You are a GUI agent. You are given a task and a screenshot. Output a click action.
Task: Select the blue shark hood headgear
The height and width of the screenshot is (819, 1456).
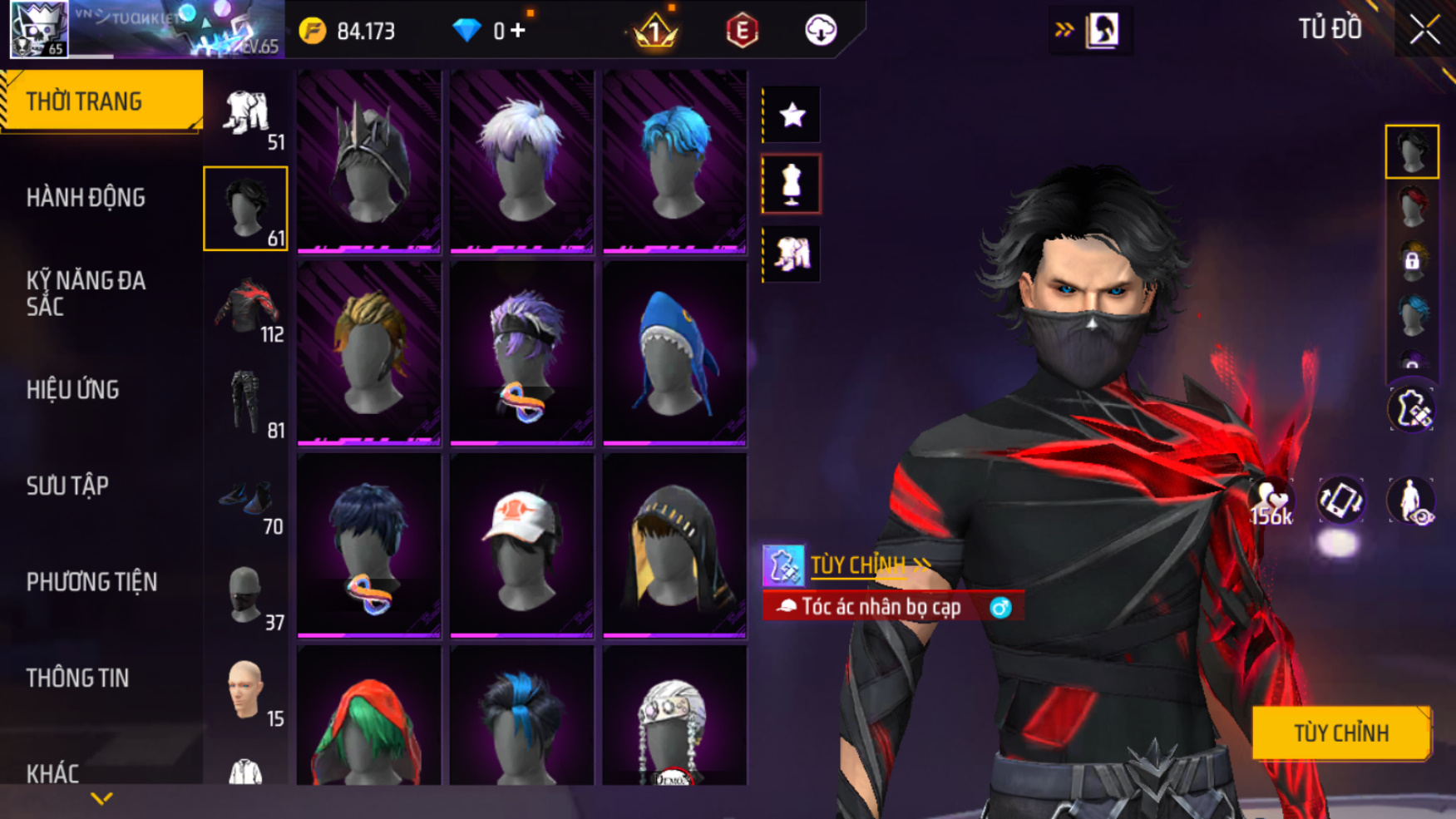[674, 353]
